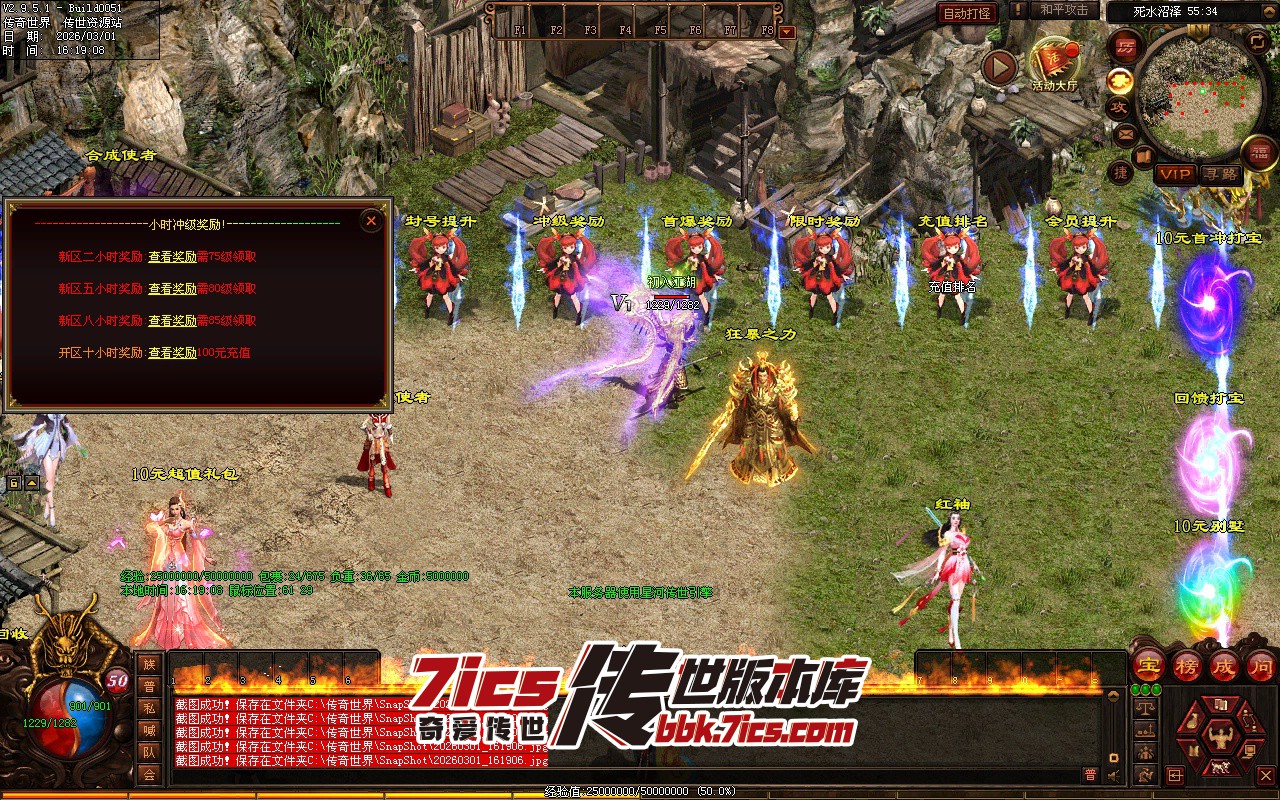Expand the hotkey bar dropdown arrow
This screenshot has height=800, width=1280.
pos(786,31)
